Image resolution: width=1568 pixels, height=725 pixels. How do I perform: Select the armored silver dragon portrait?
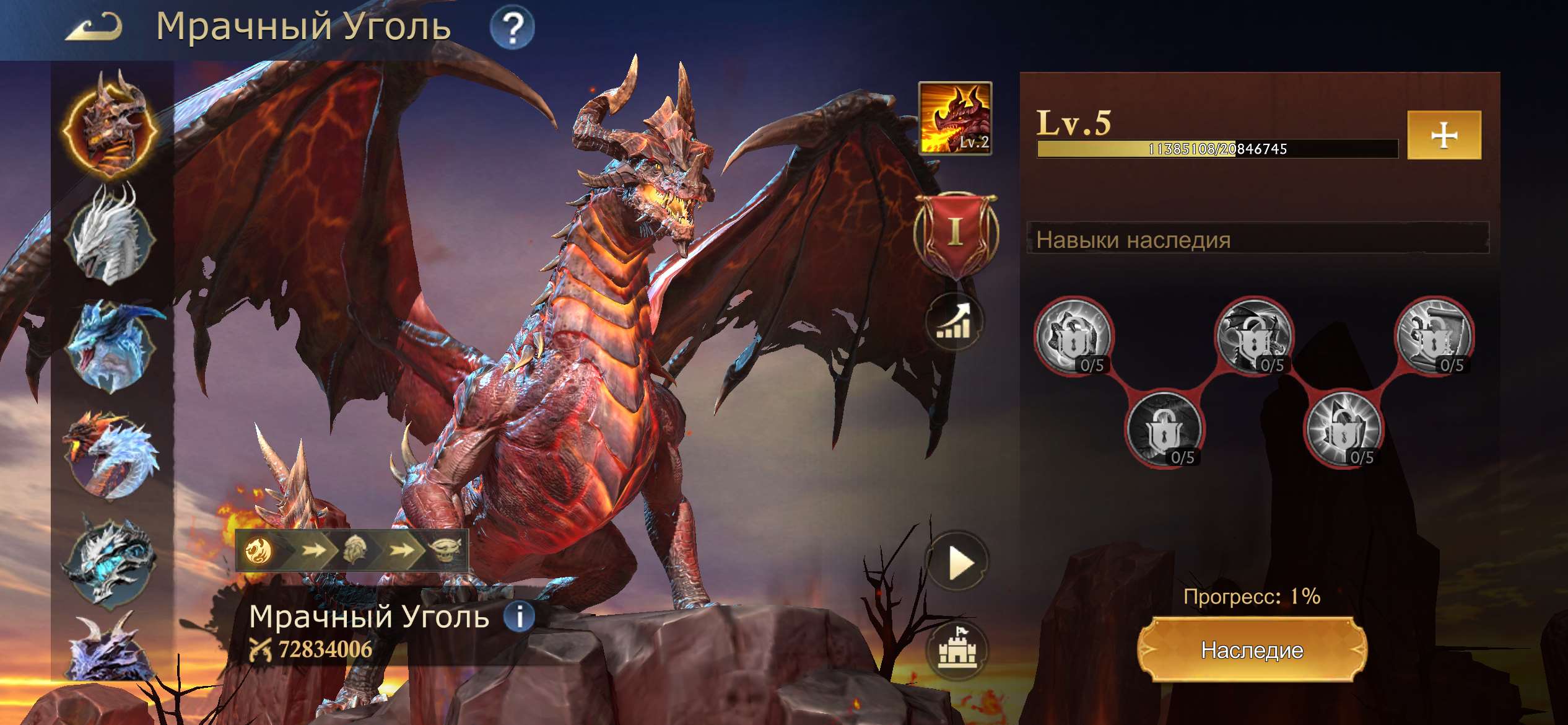[x=111, y=561]
